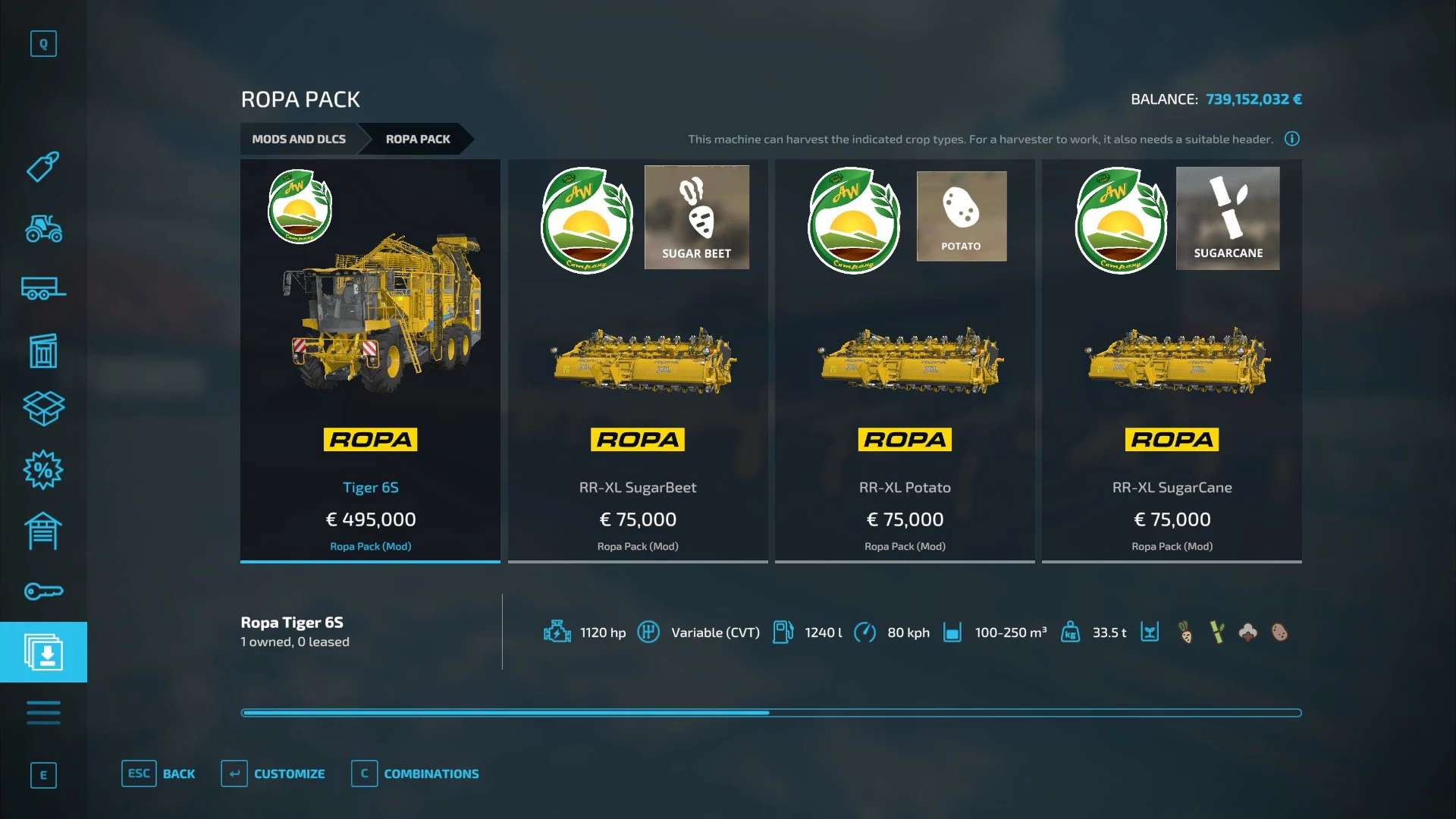Select the Tiger 6S harvester card
Viewport: 1456px width, 819px height.
coord(370,360)
